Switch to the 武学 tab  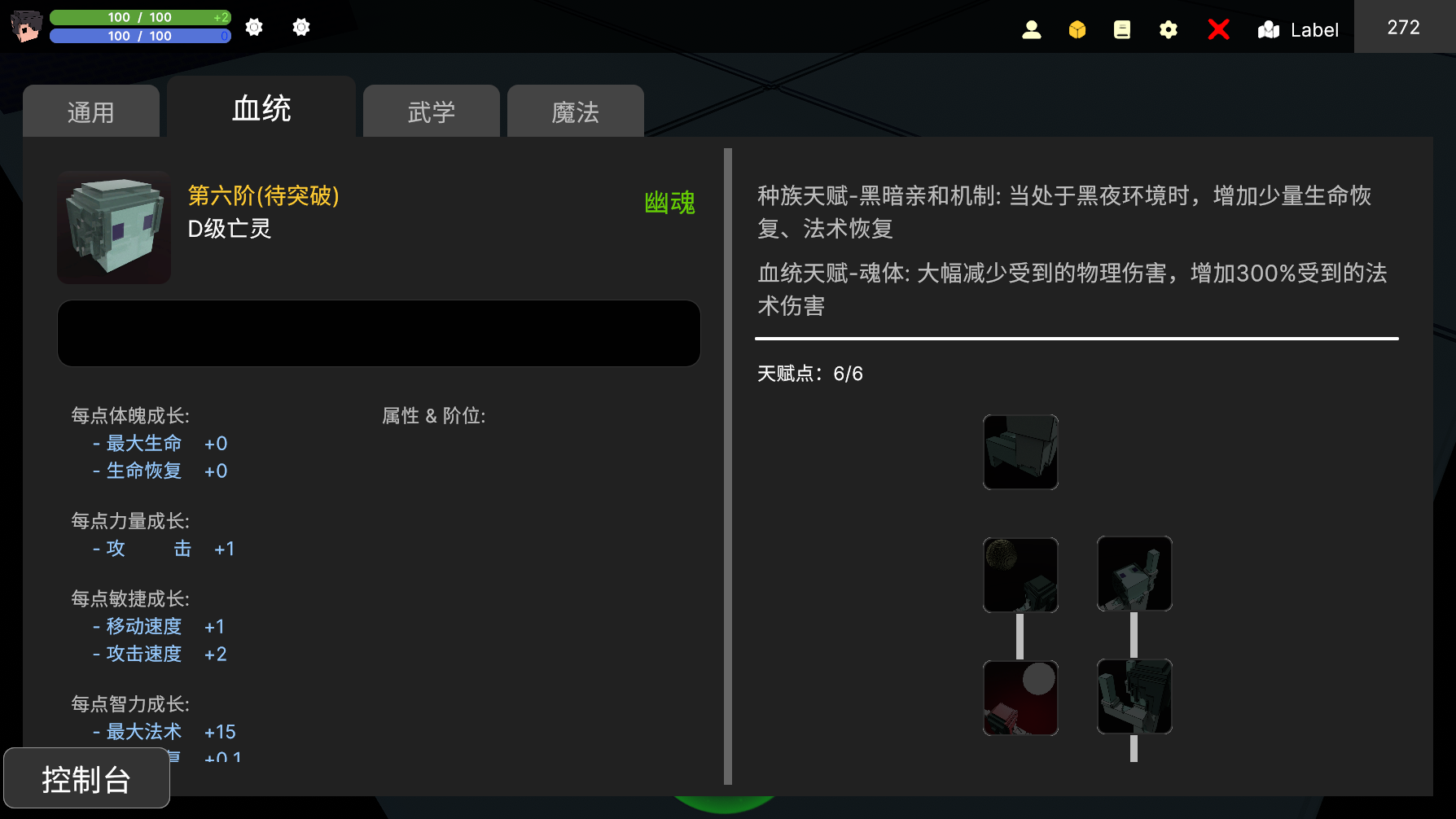tap(431, 111)
